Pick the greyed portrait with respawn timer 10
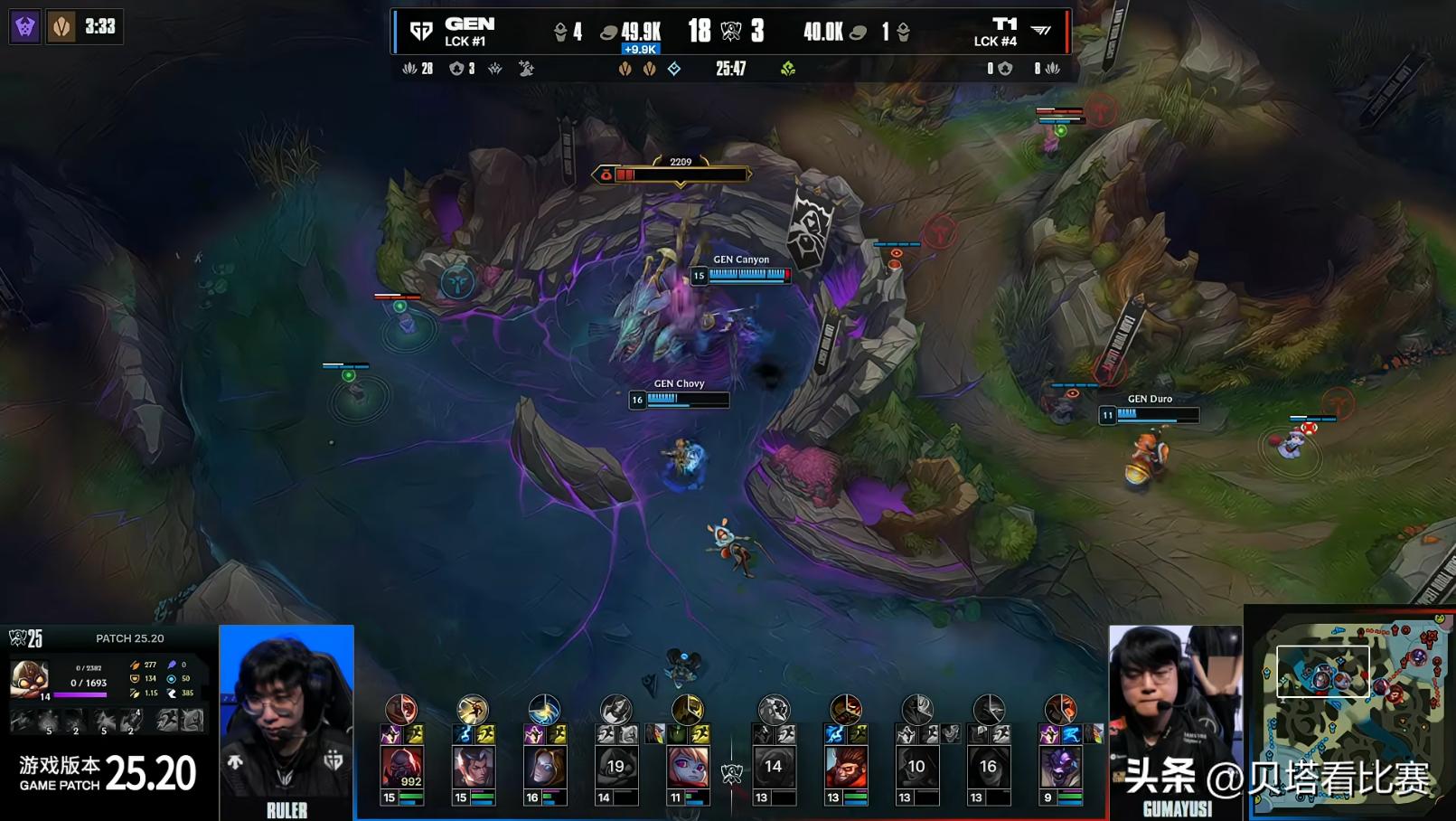Screen dimensions: 1456x821 (x=916, y=767)
